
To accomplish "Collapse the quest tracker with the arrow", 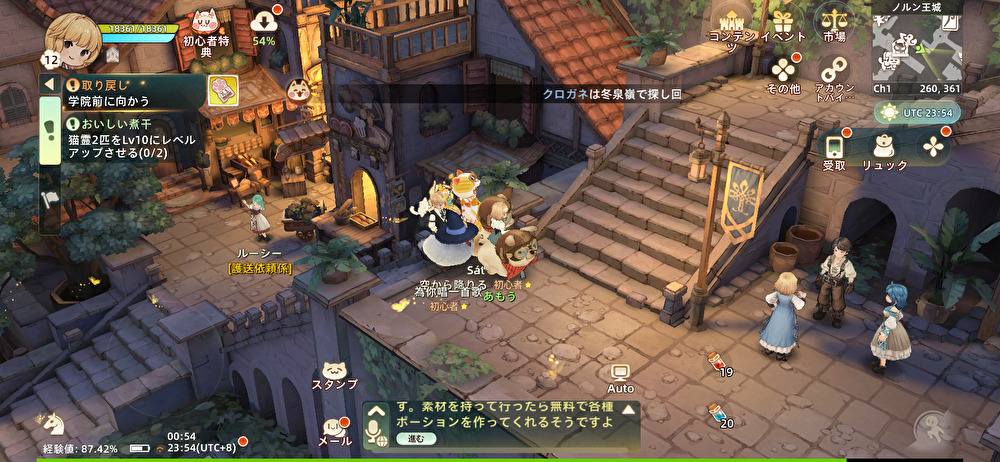I will point(48,83).
